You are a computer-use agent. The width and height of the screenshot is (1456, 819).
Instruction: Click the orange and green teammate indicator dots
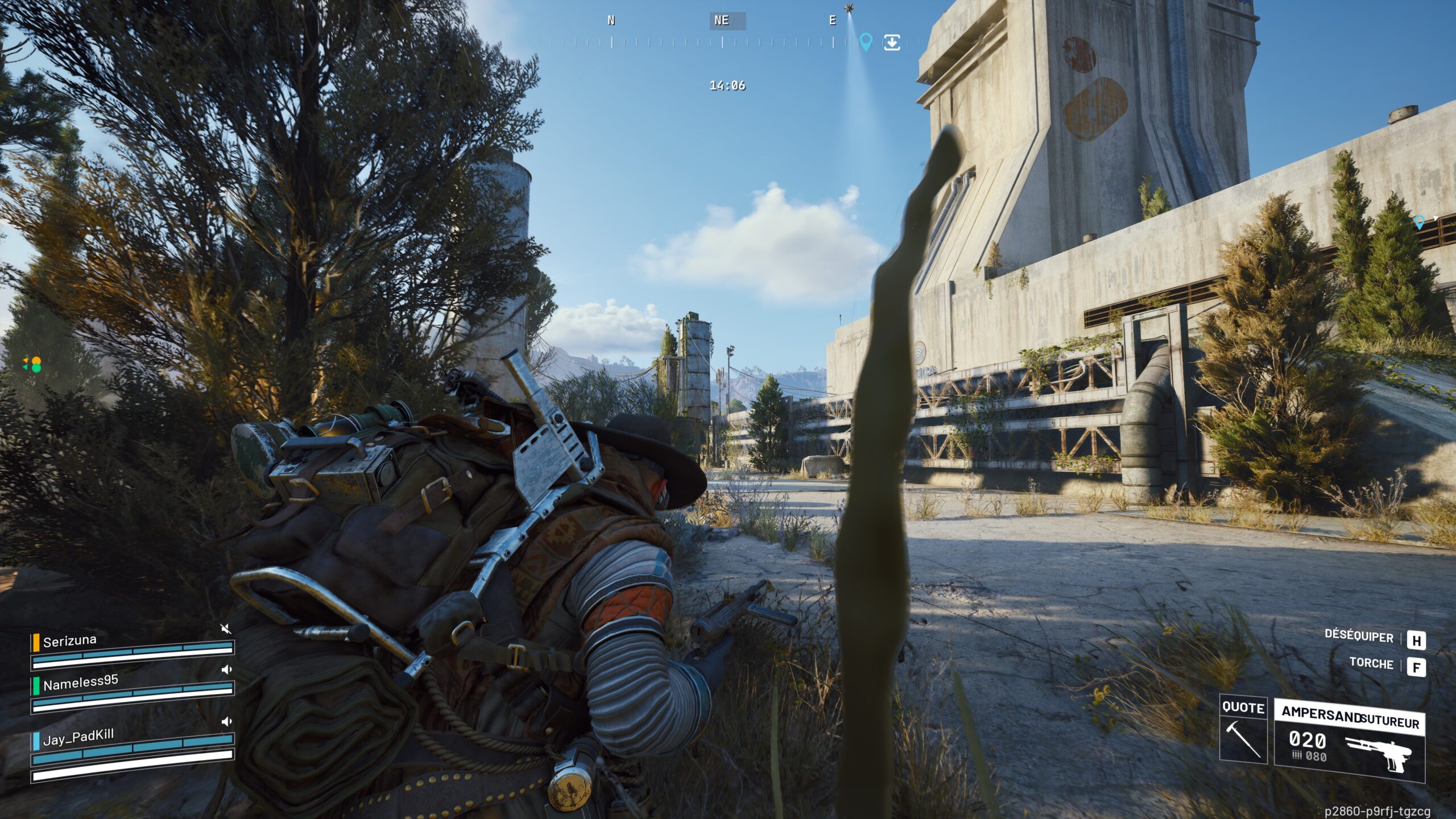[34, 365]
